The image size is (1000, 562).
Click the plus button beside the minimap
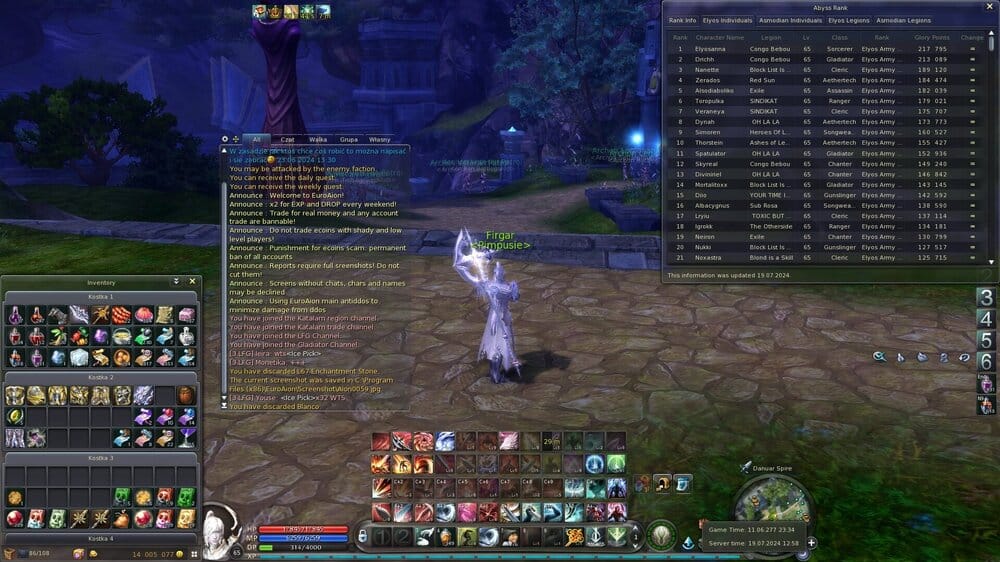(811, 543)
